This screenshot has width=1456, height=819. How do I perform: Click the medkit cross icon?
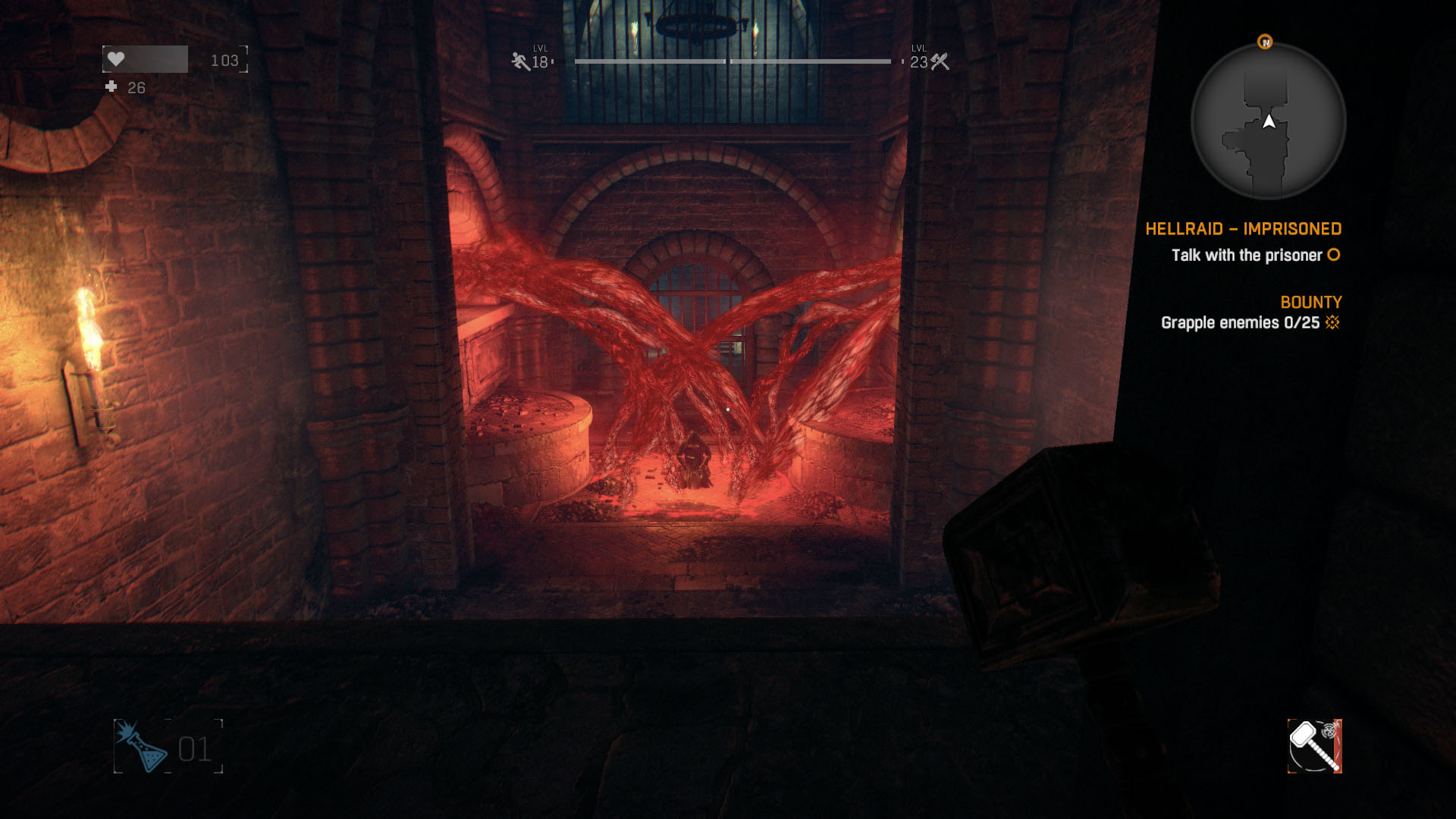point(111,87)
